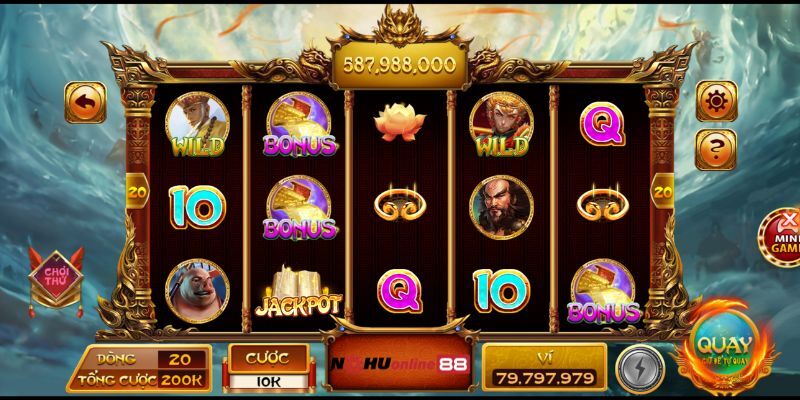The width and height of the screenshot is (800, 400).
Task: Go back using the arrow button
Action: [x=85, y=102]
